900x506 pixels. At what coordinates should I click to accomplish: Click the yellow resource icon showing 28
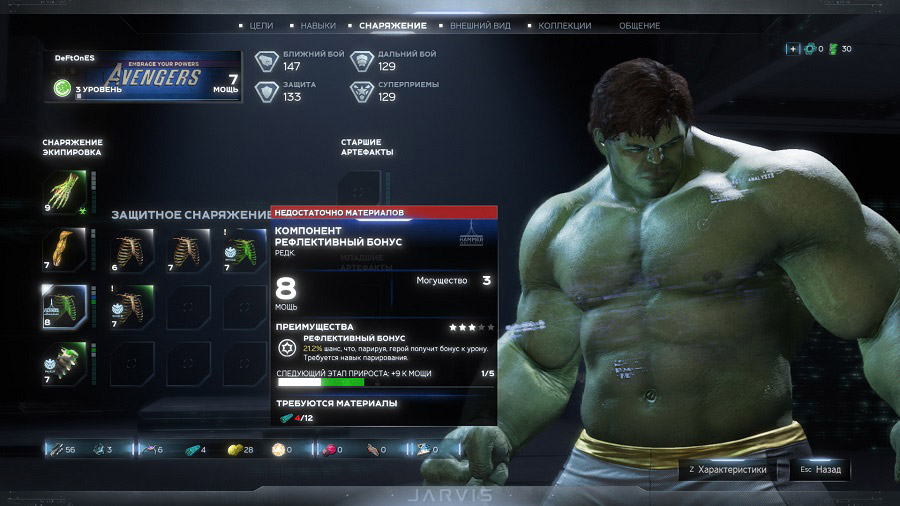pyautogui.click(x=237, y=450)
